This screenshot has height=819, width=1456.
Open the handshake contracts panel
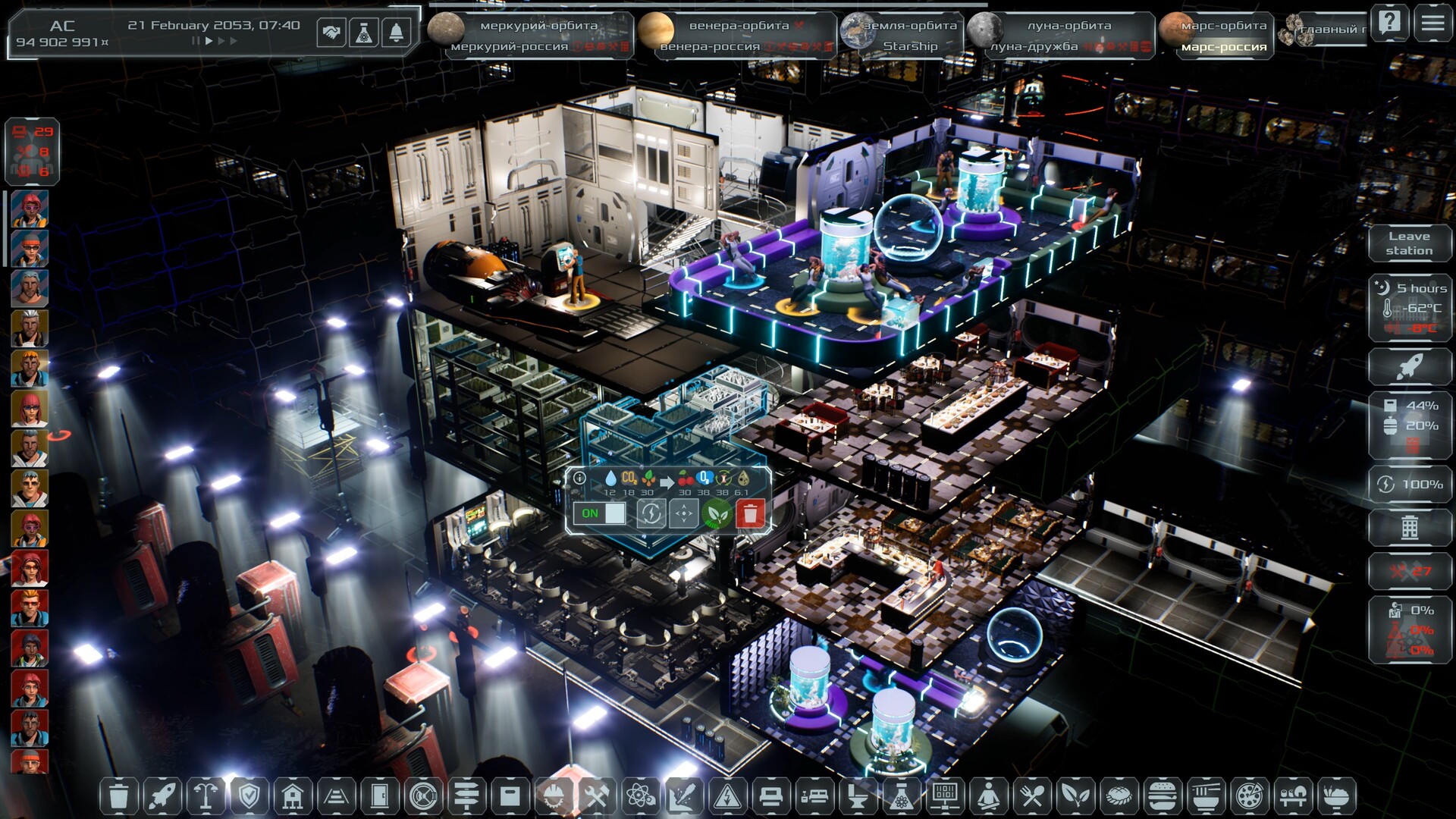point(331,33)
